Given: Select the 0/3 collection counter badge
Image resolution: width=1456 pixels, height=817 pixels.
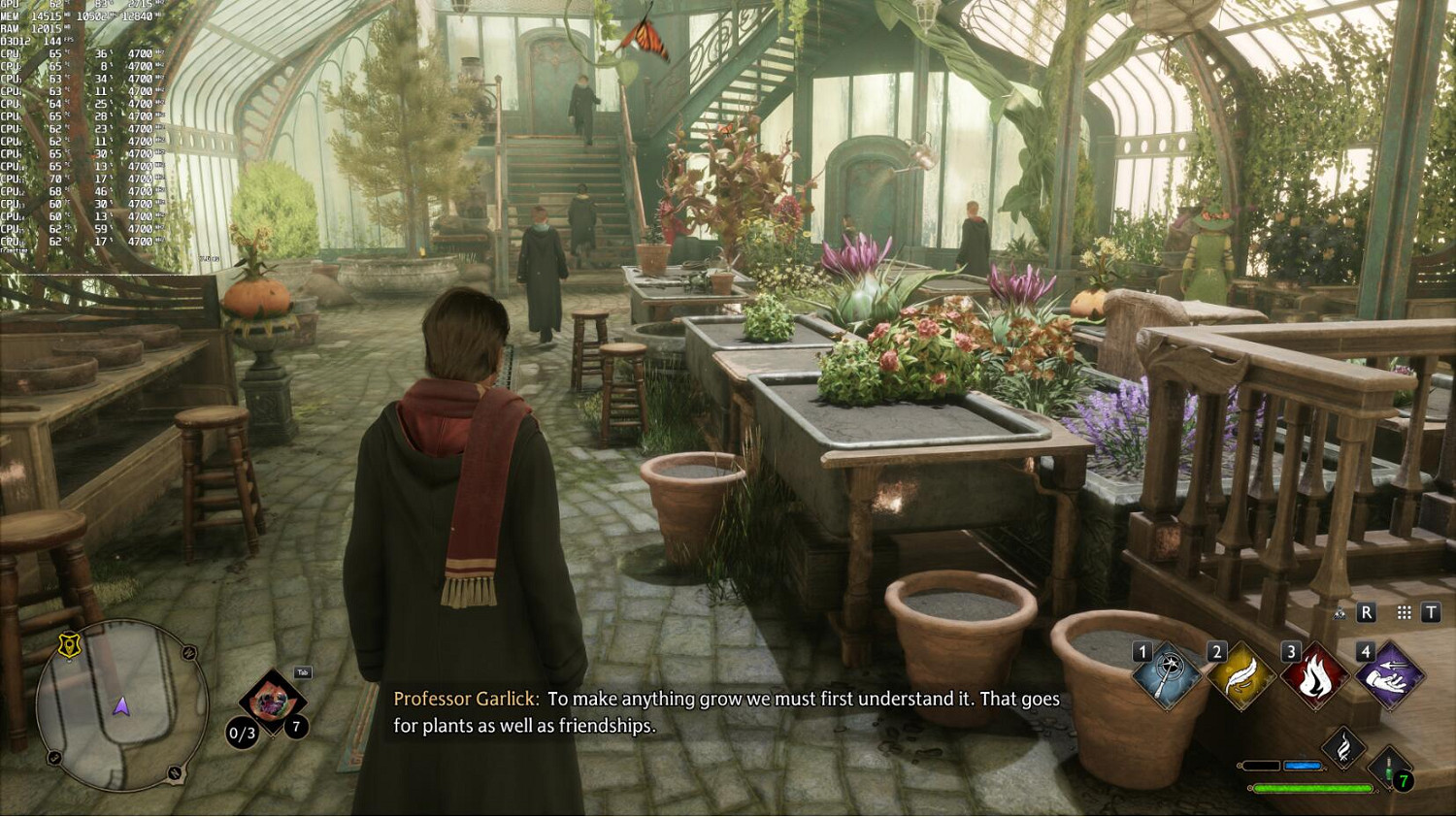Looking at the screenshot, I should tap(242, 733).
